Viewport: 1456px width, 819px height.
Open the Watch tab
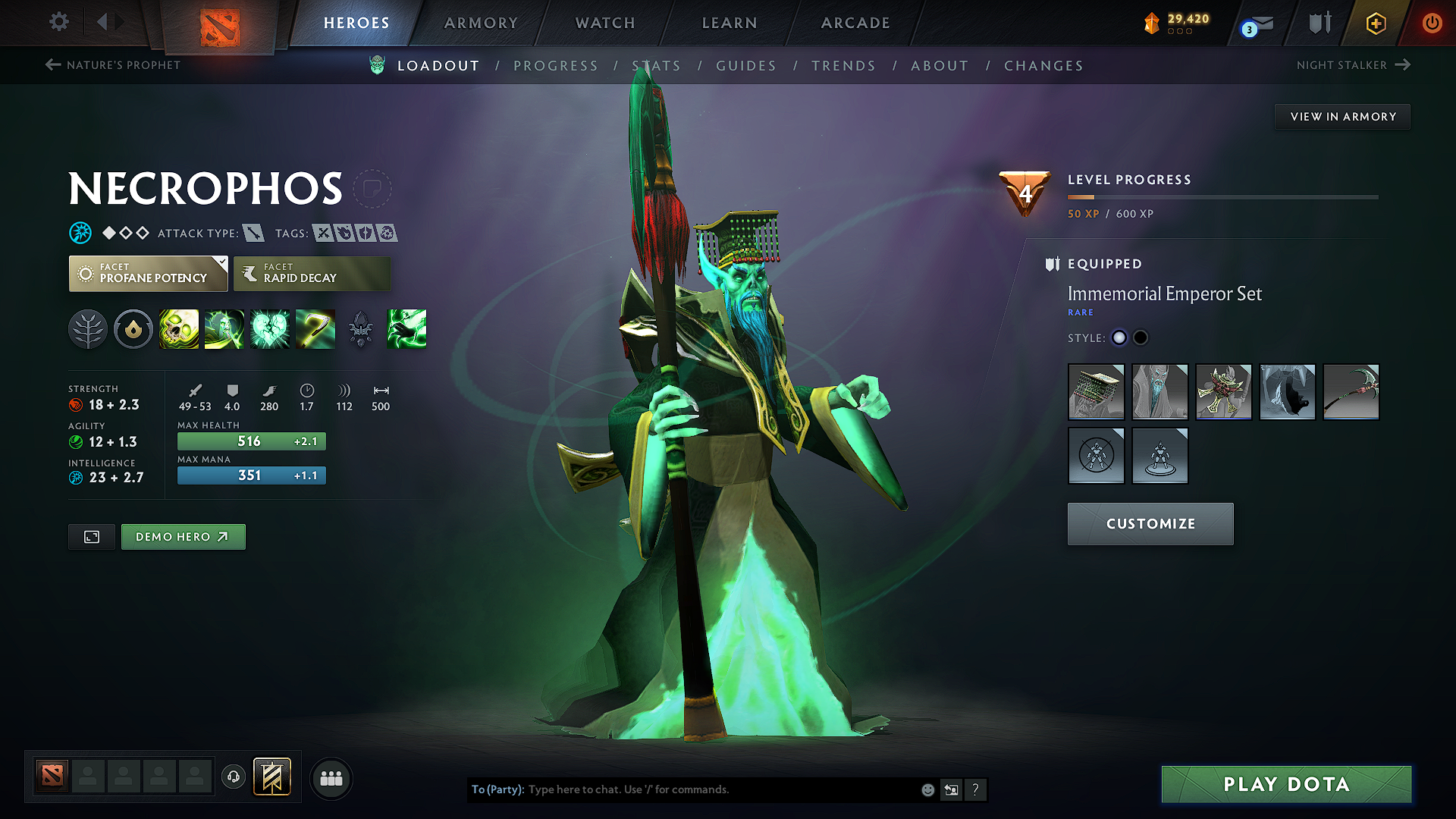pos(605,23)
